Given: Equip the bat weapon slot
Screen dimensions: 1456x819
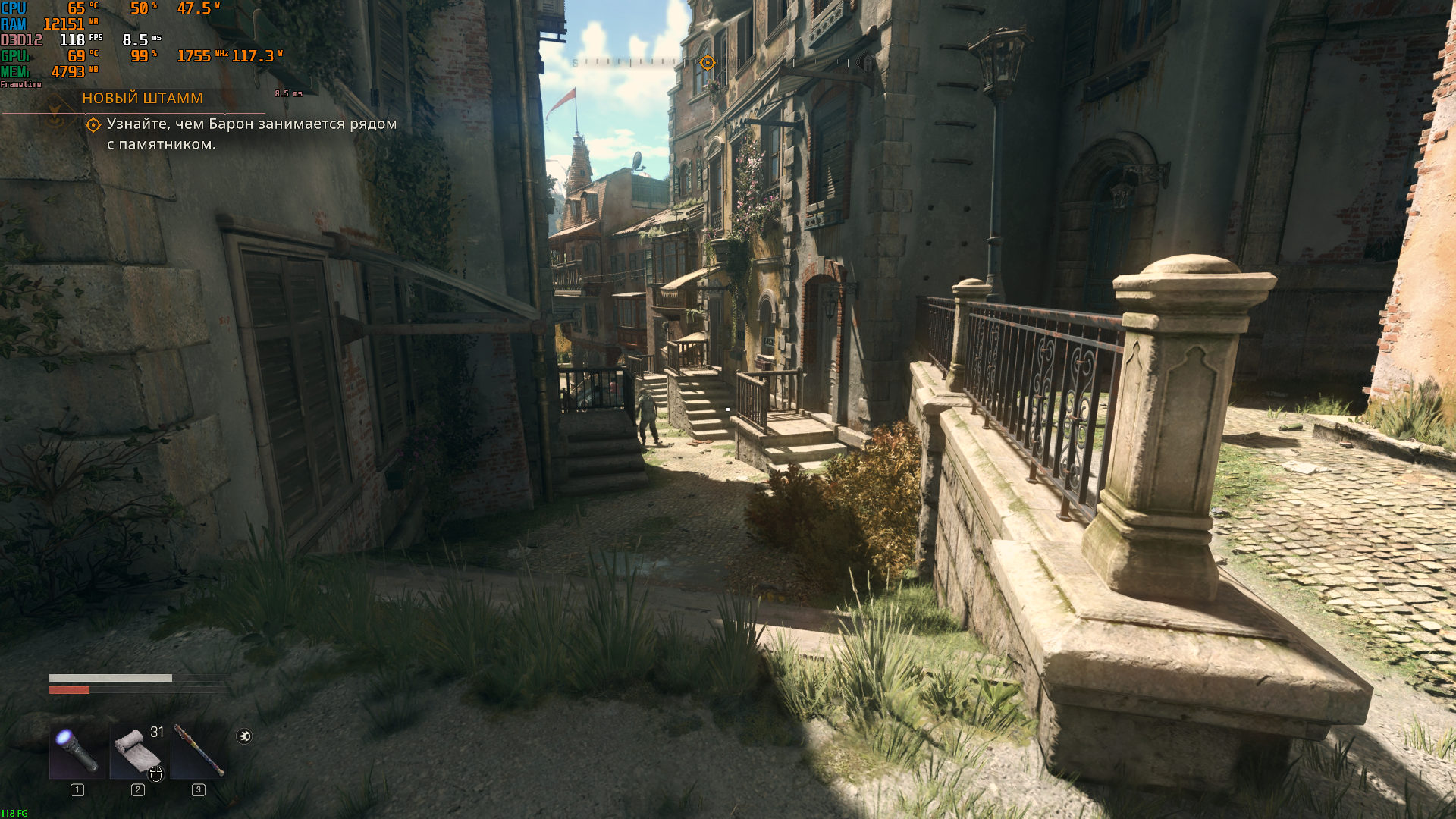Looking at the screenshot, I should [x=198, y=752].
